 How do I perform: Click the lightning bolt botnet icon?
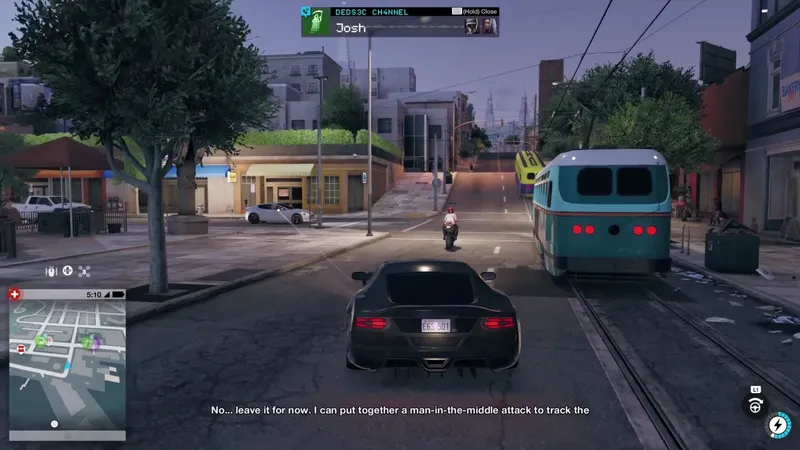[x=777, y=426]
